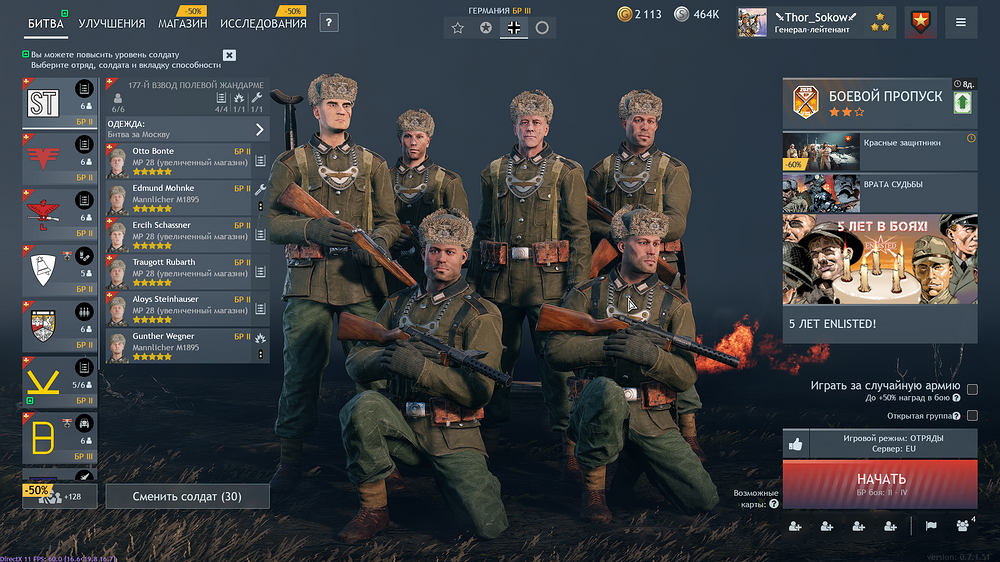Change game mode ОТРЯДЫ selector
Image resolution: width=1000 pixels, height=562 pixels.
click(893, 443)
